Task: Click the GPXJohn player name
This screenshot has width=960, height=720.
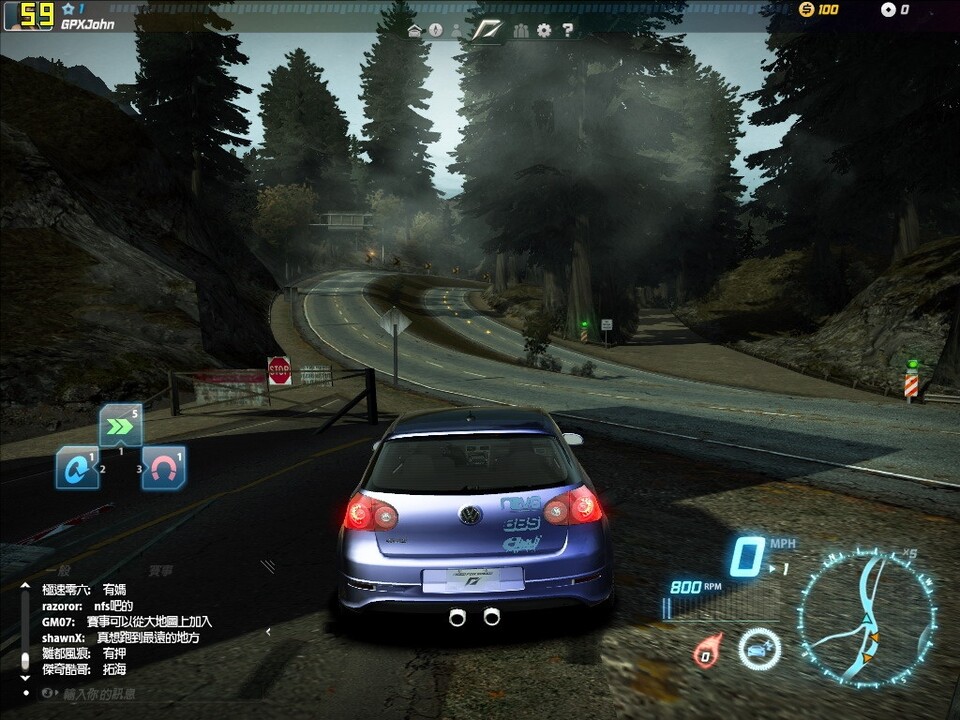Action: click(88, 24)
